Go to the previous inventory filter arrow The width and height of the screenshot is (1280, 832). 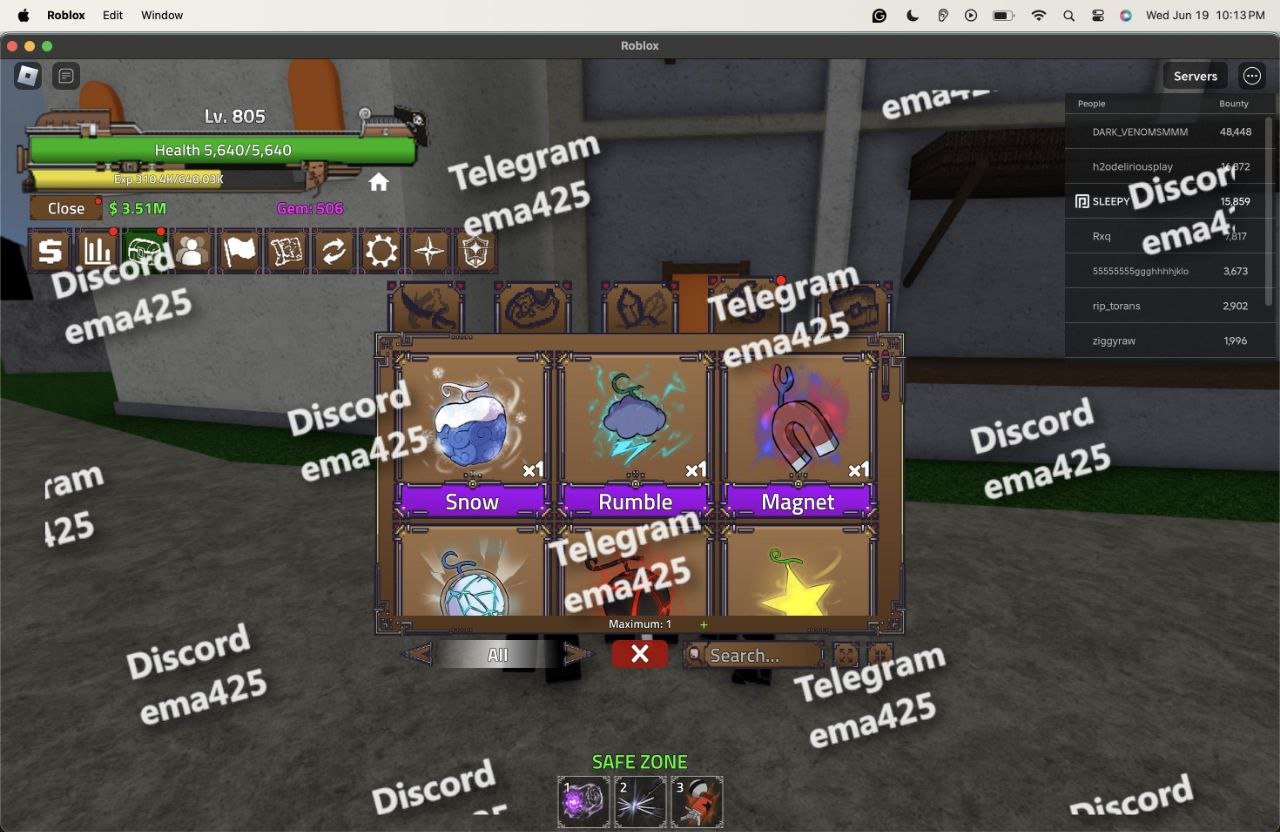pyautogui.click(x=418, y=655)
